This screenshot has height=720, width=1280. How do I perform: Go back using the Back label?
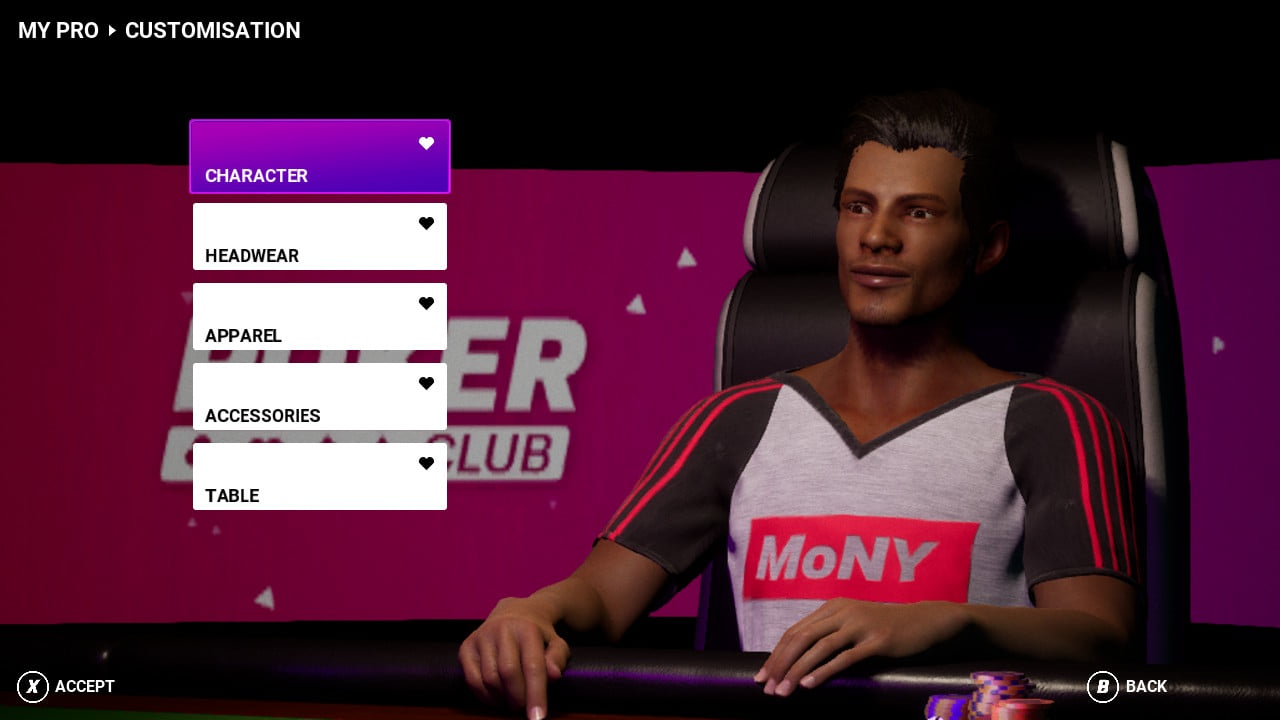[1145, 686]
